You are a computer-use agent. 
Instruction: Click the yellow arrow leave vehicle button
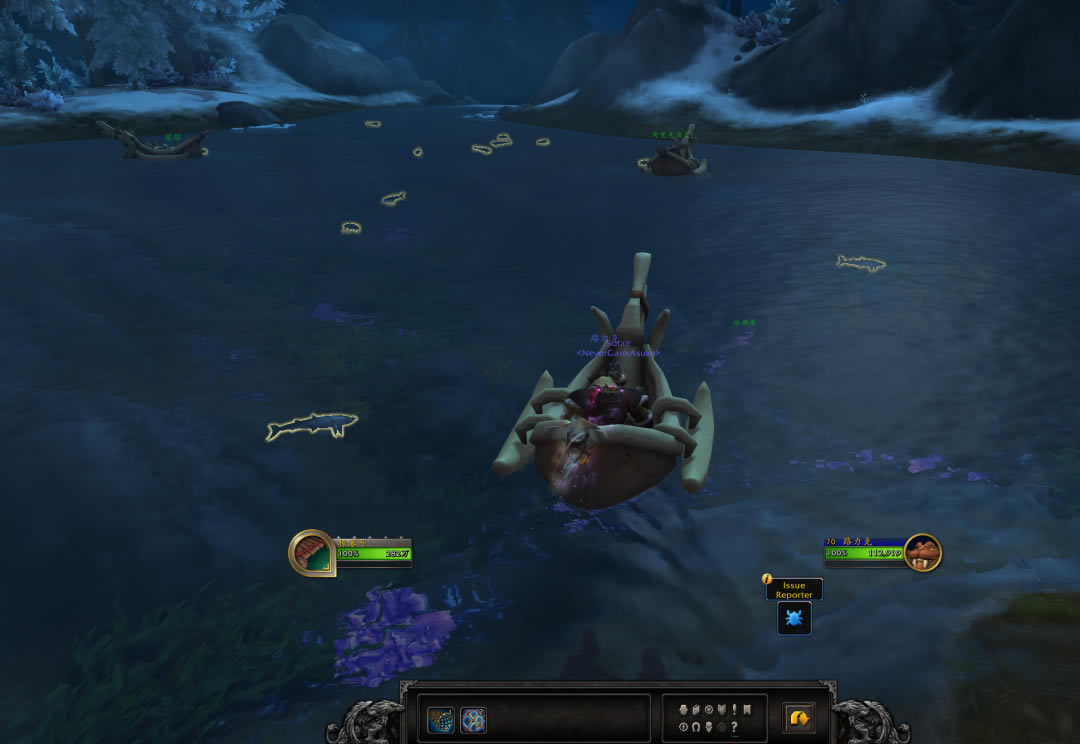799,718
